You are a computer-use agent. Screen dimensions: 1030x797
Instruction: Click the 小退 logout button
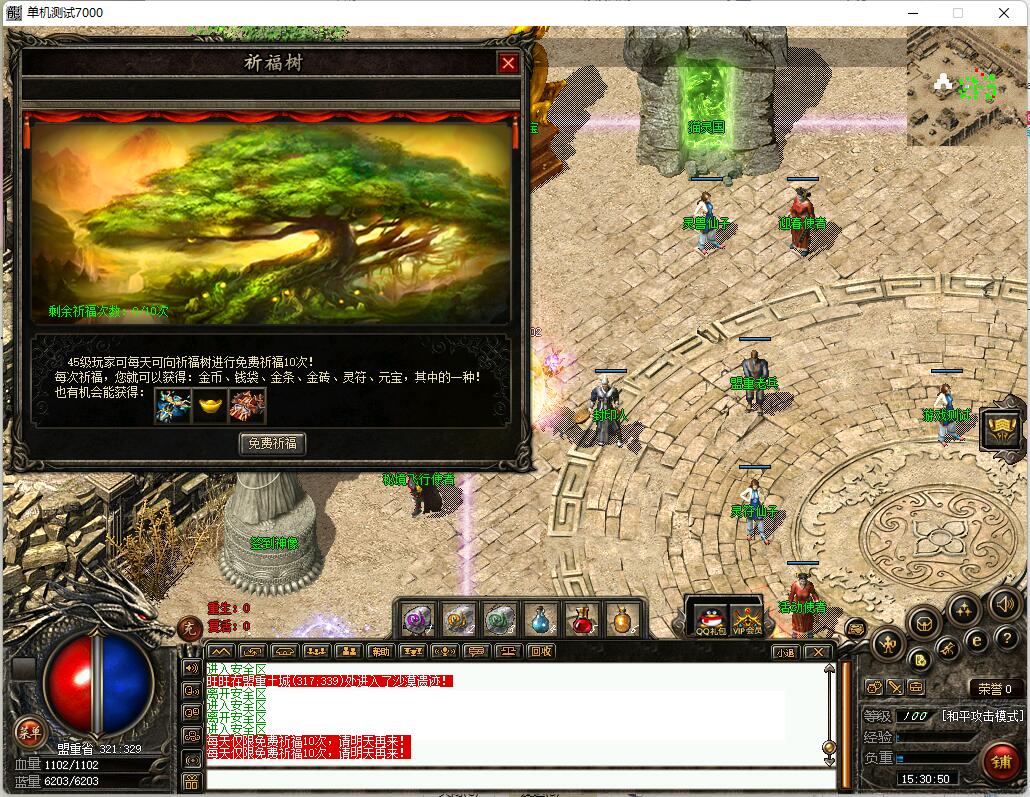click(786, 652)
